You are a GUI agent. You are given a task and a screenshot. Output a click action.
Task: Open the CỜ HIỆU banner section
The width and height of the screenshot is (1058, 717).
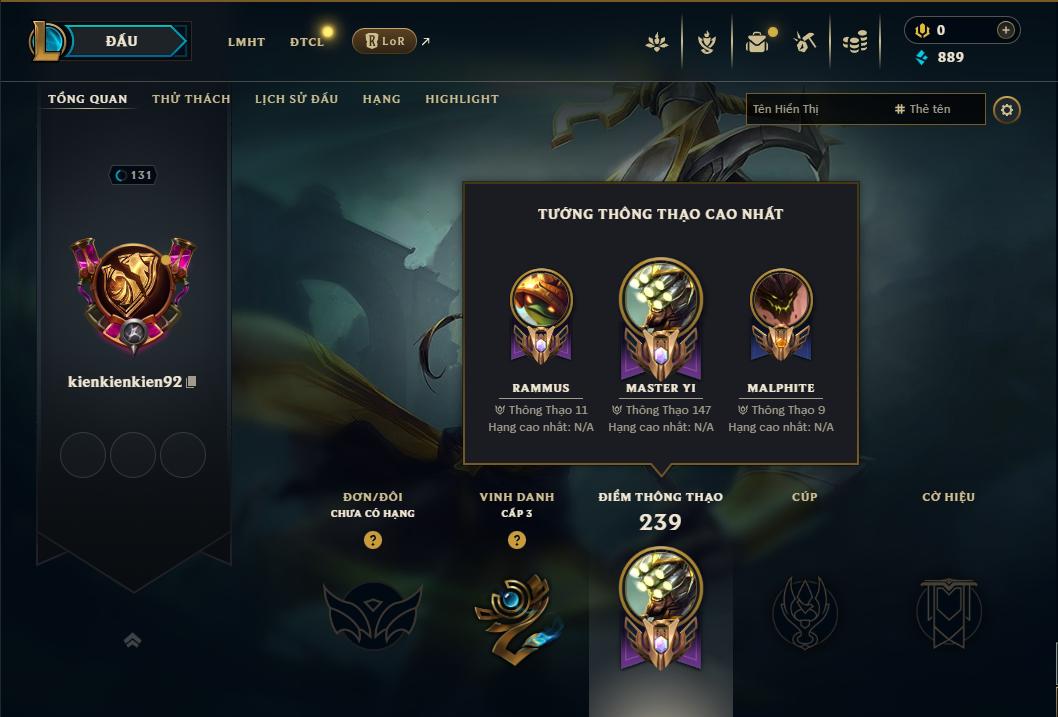[x=948, y=610]
